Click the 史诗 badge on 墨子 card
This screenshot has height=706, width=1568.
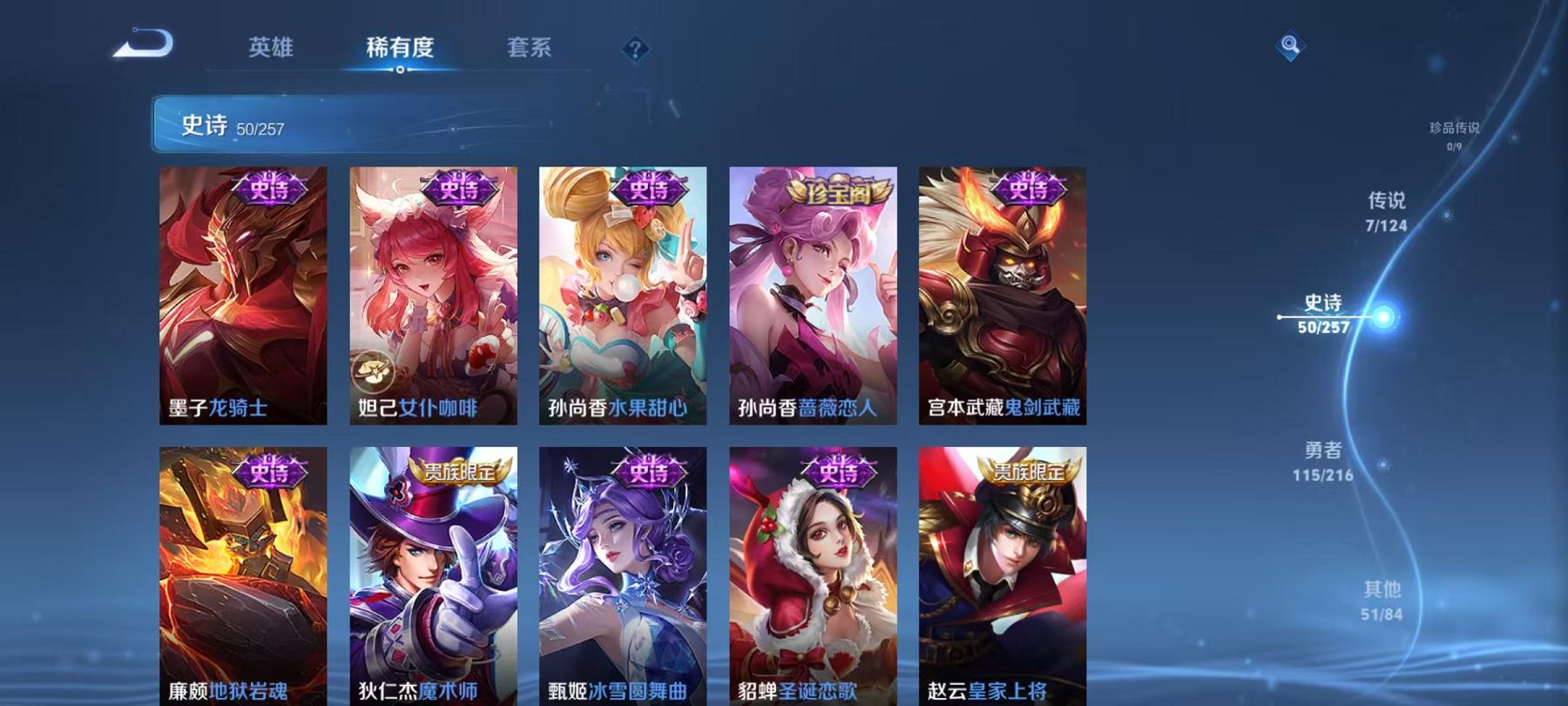click(268, 187)
